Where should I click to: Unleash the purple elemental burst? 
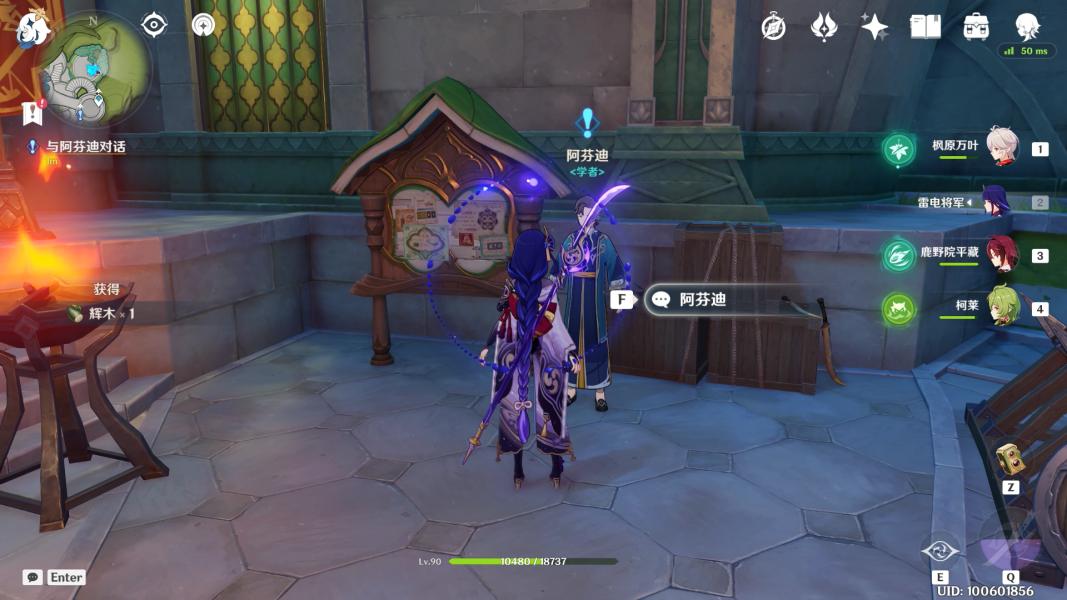pos(1010,545)
